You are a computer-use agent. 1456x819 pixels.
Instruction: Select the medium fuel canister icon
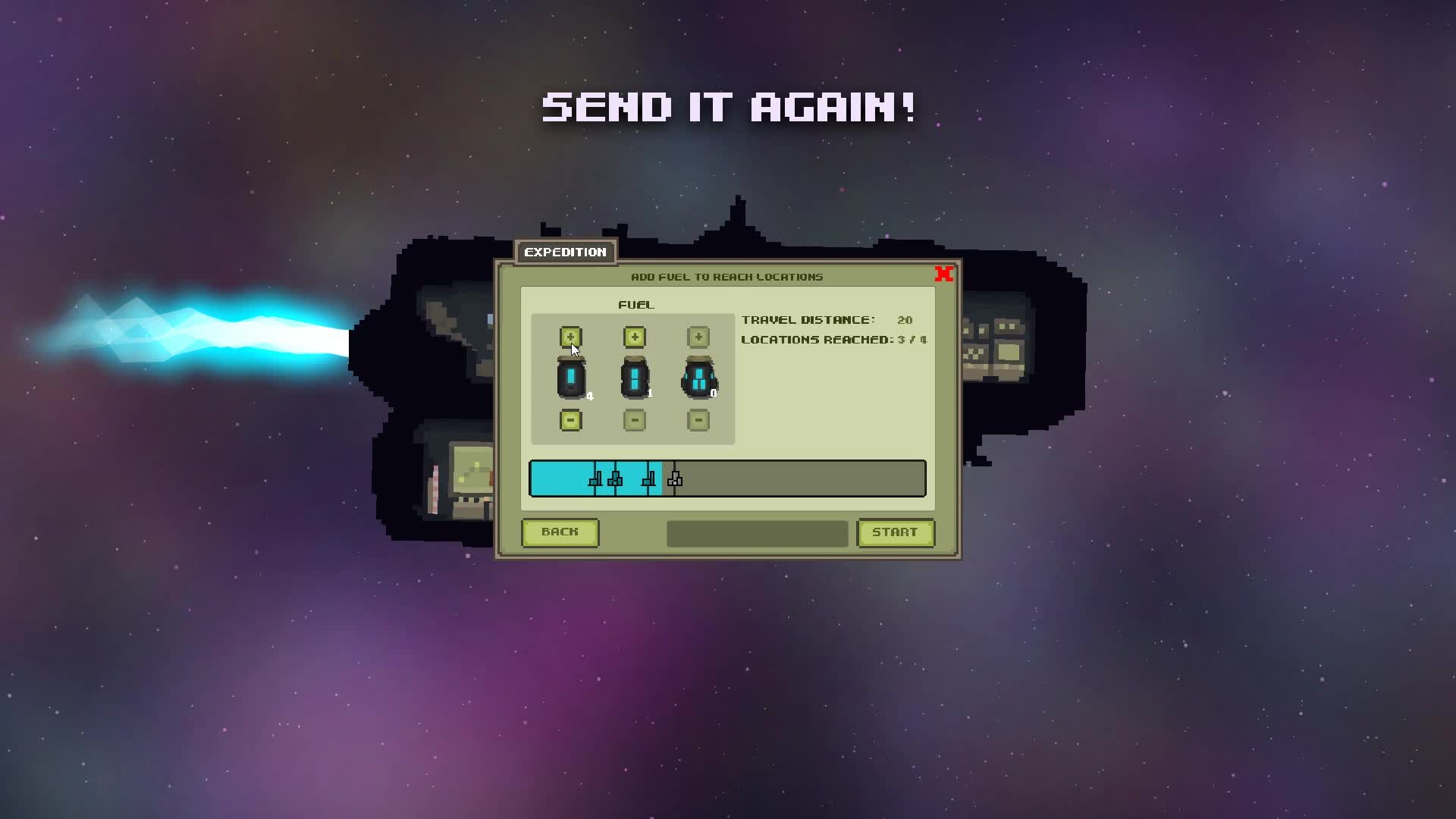(634, 378)
